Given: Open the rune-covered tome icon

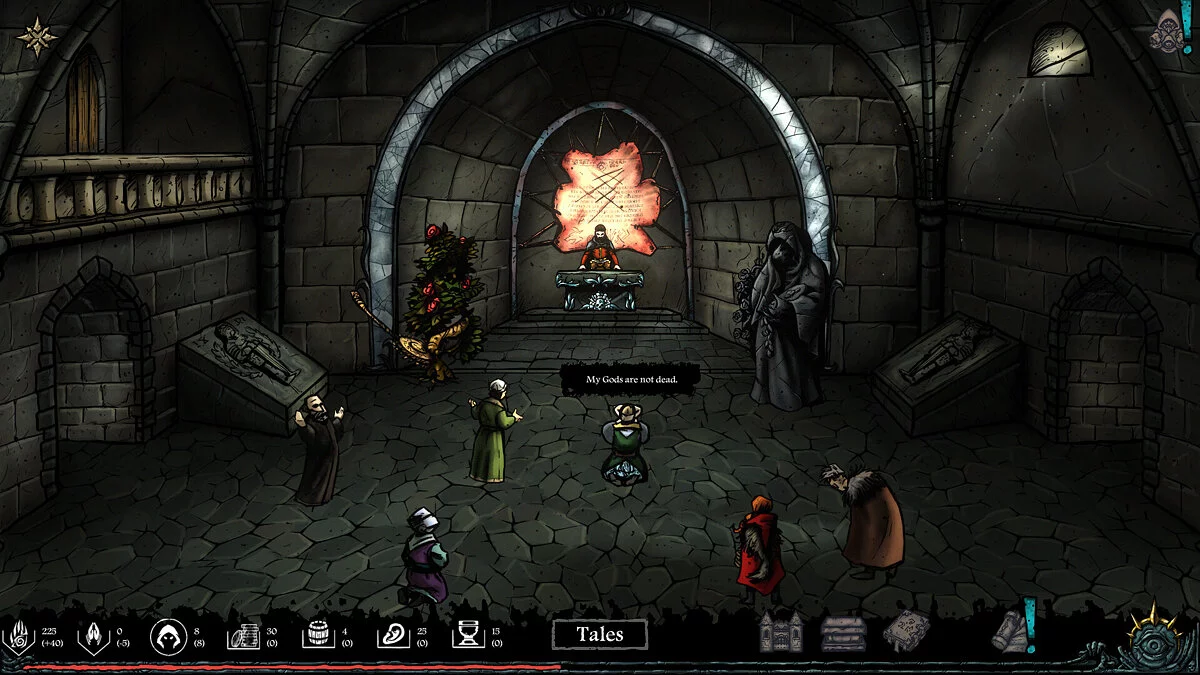Looking at the screenshot, I should [906, 631].
